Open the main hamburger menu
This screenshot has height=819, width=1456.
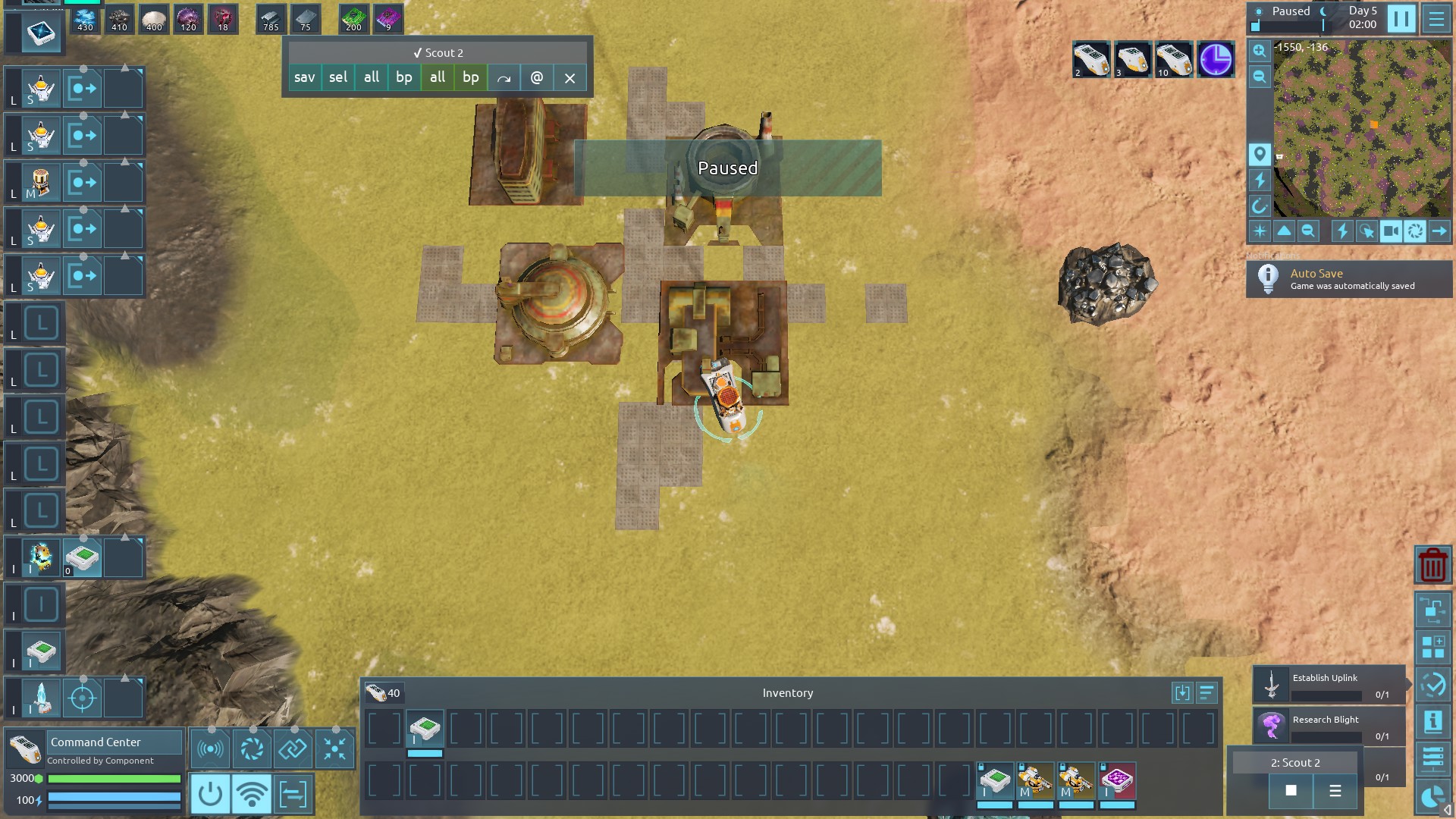1436,18
